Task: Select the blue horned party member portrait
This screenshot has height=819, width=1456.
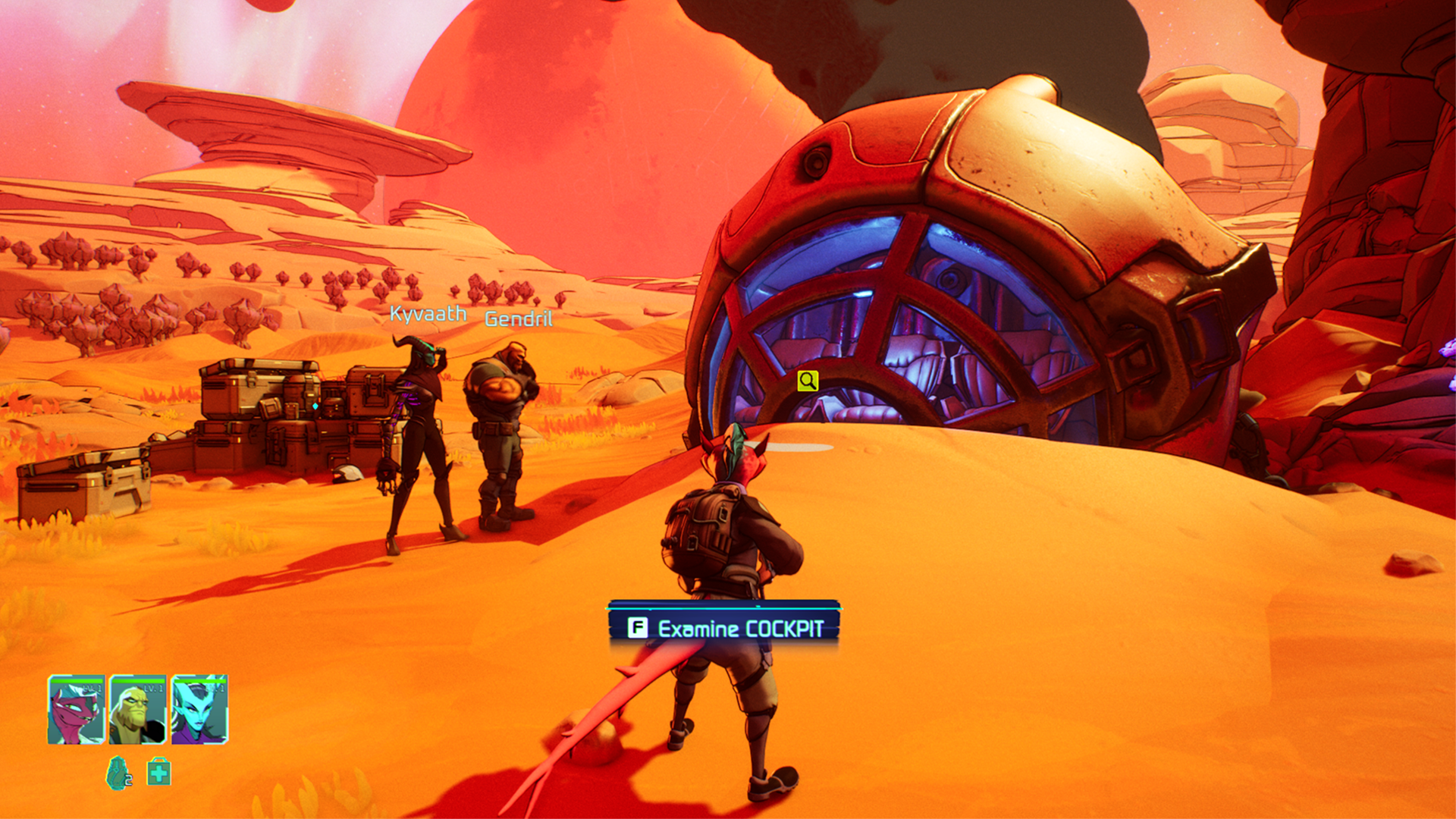Action: pyautogui.click(x=199, y=711)
